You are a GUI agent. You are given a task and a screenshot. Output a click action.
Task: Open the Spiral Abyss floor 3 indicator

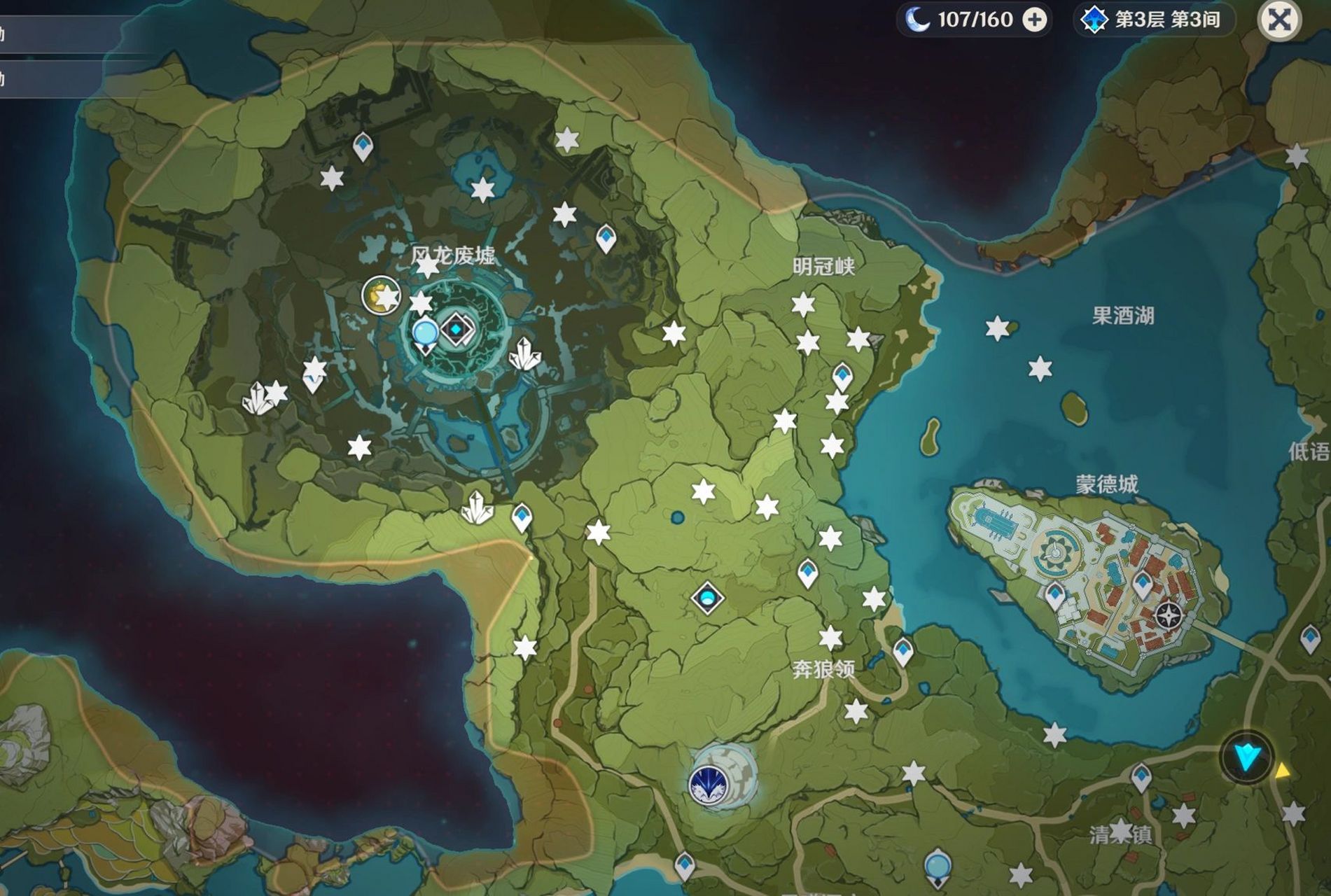(x=1155, y=20)
